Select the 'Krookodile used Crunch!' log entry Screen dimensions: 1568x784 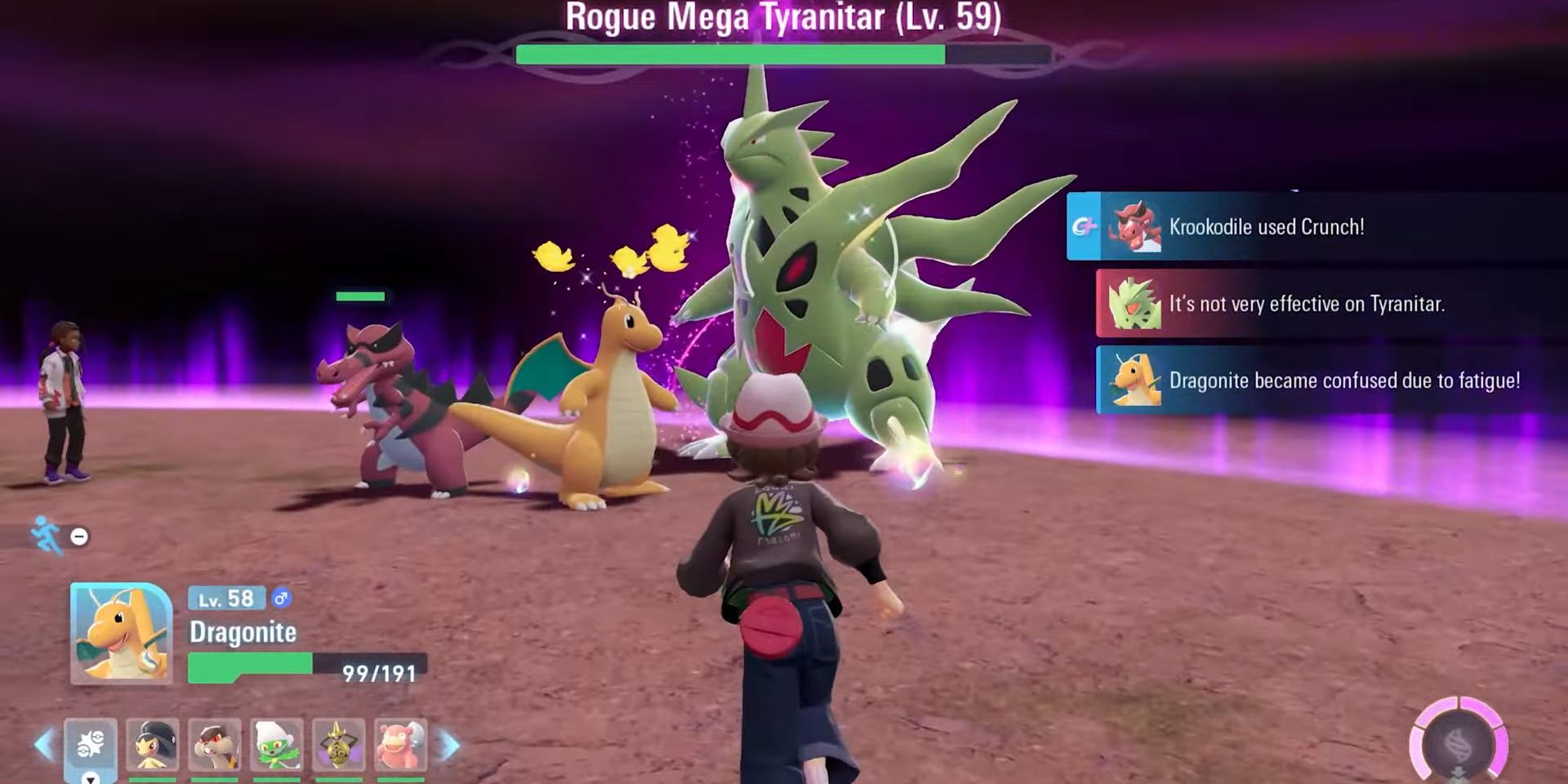pos(1315,227)
